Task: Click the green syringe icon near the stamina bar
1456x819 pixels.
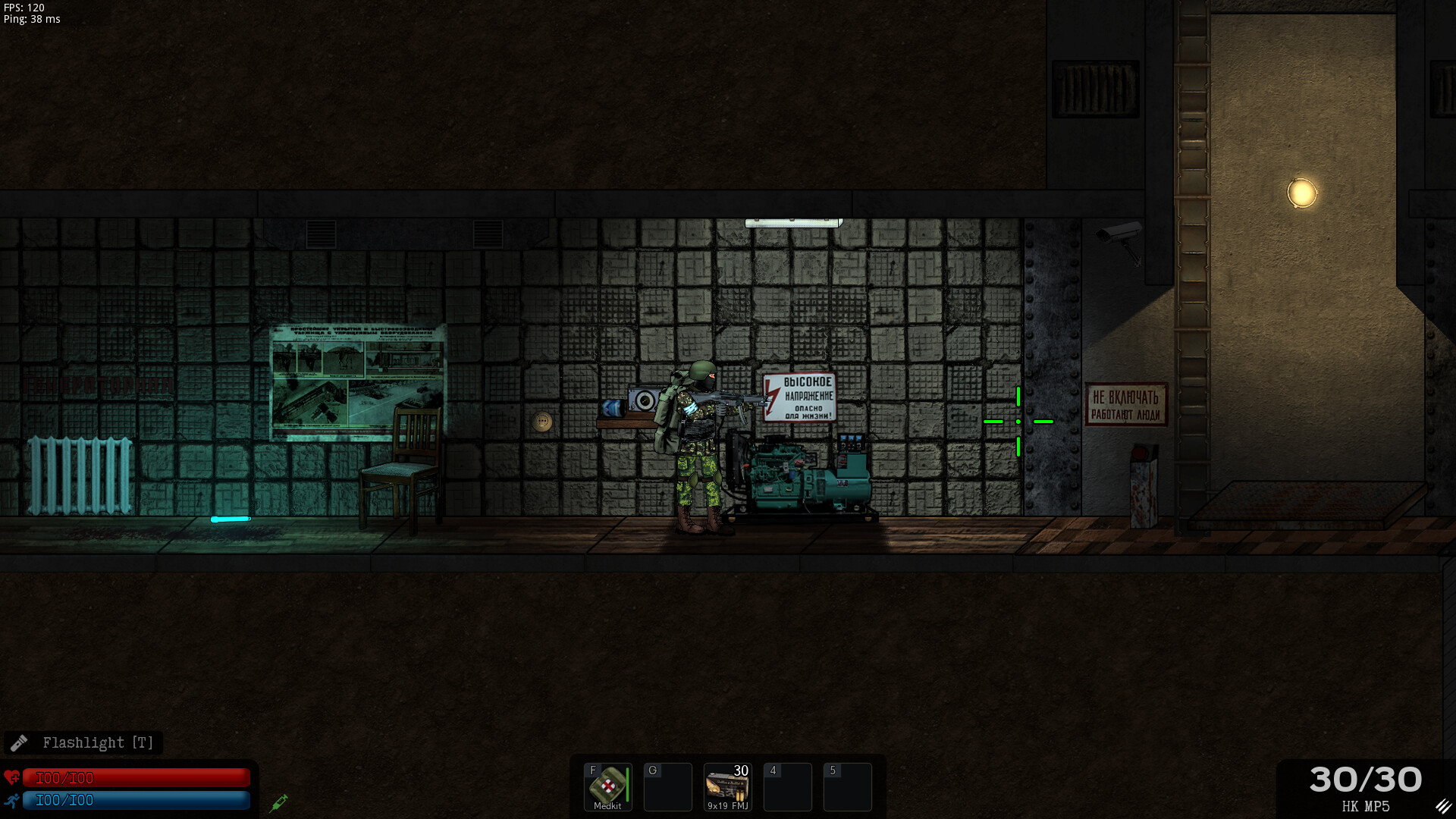Action: [278, 802]
